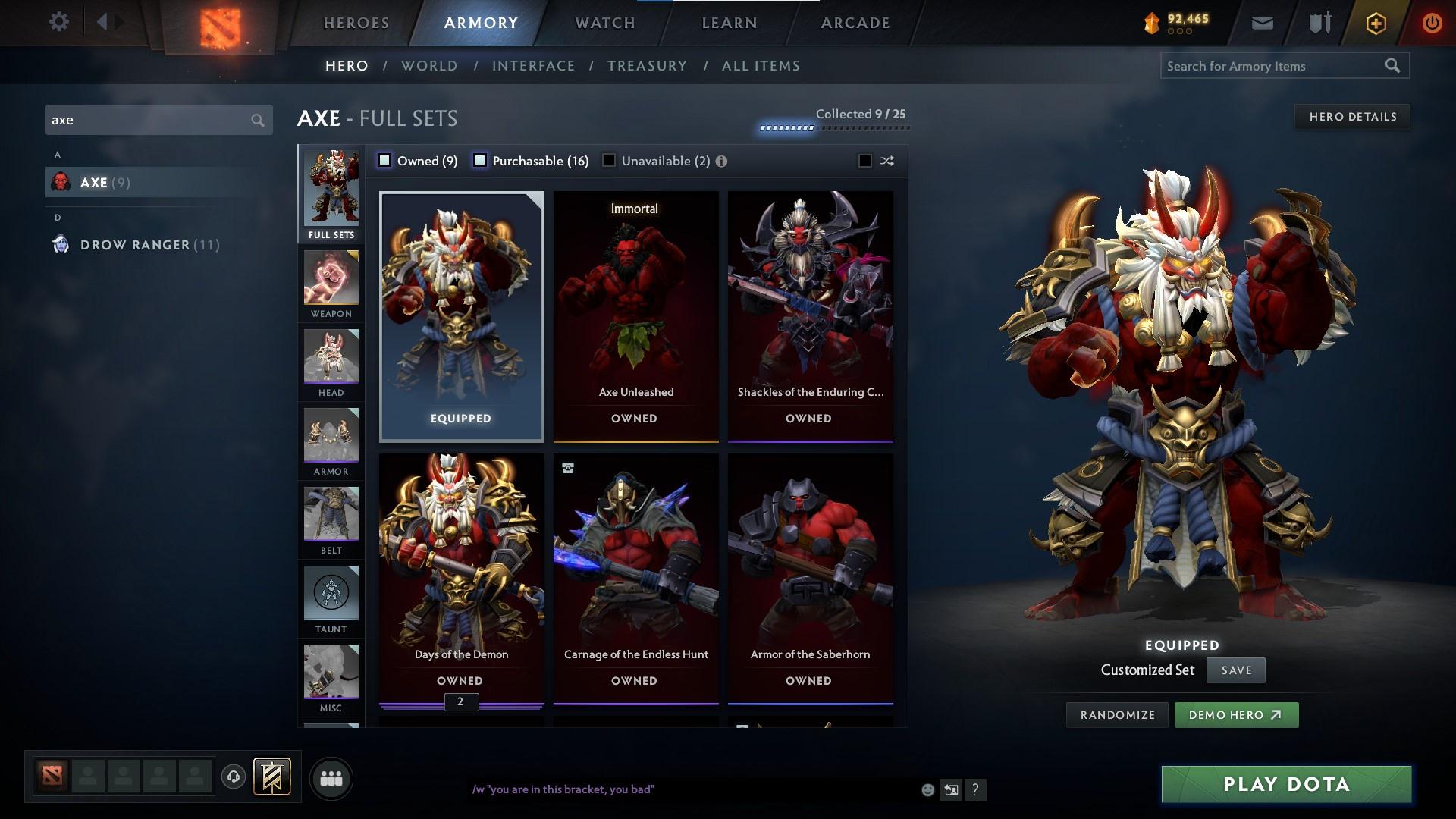Switch to the TREASURY tab

646,66
